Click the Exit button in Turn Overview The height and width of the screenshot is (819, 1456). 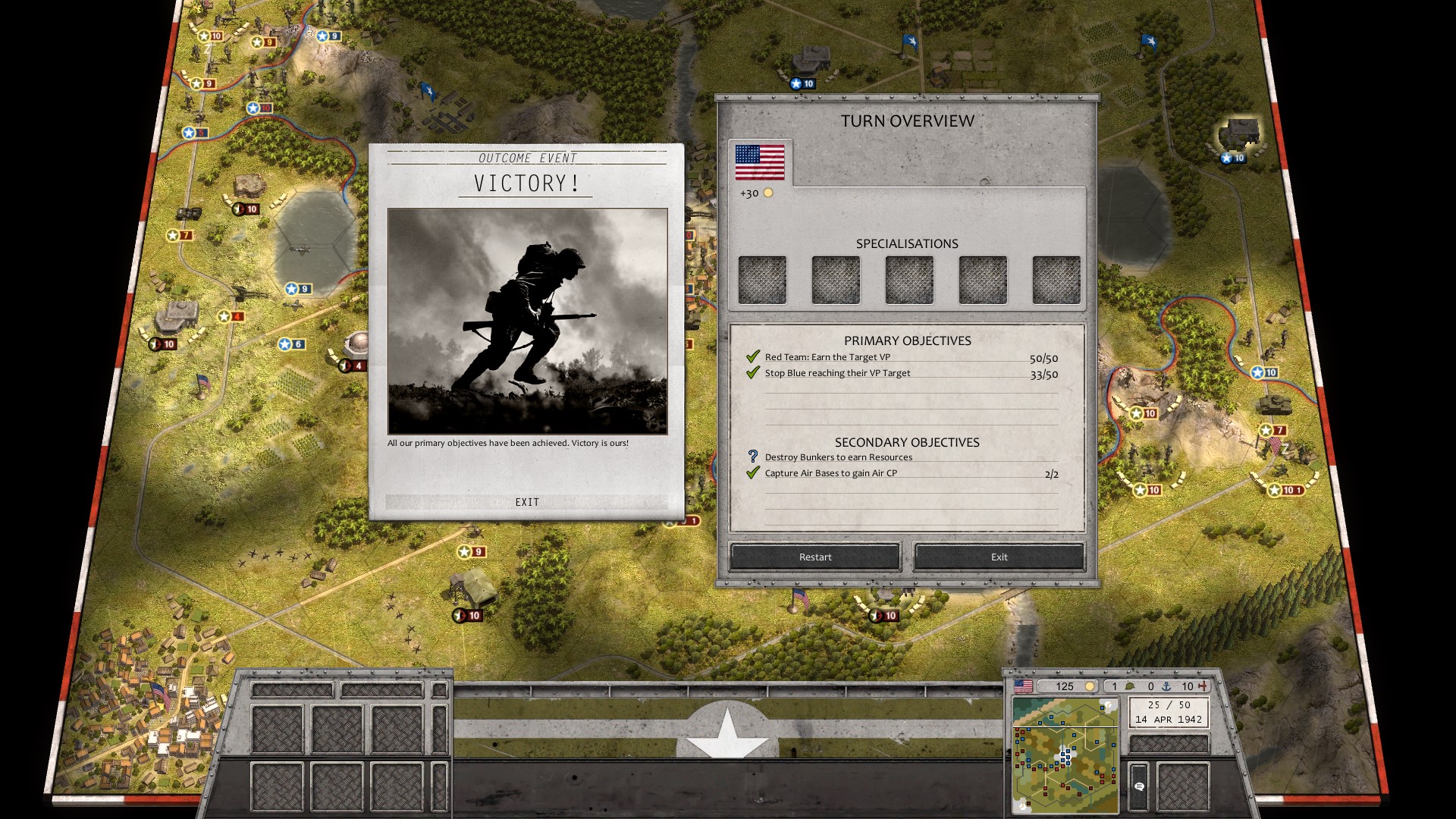point(999,557)
